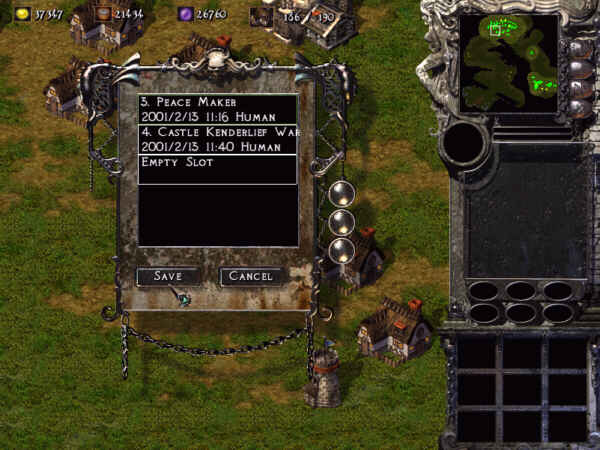
Task: Select the Peace Maker save slot
Action: pyautogui.click(x=218, y=109)
